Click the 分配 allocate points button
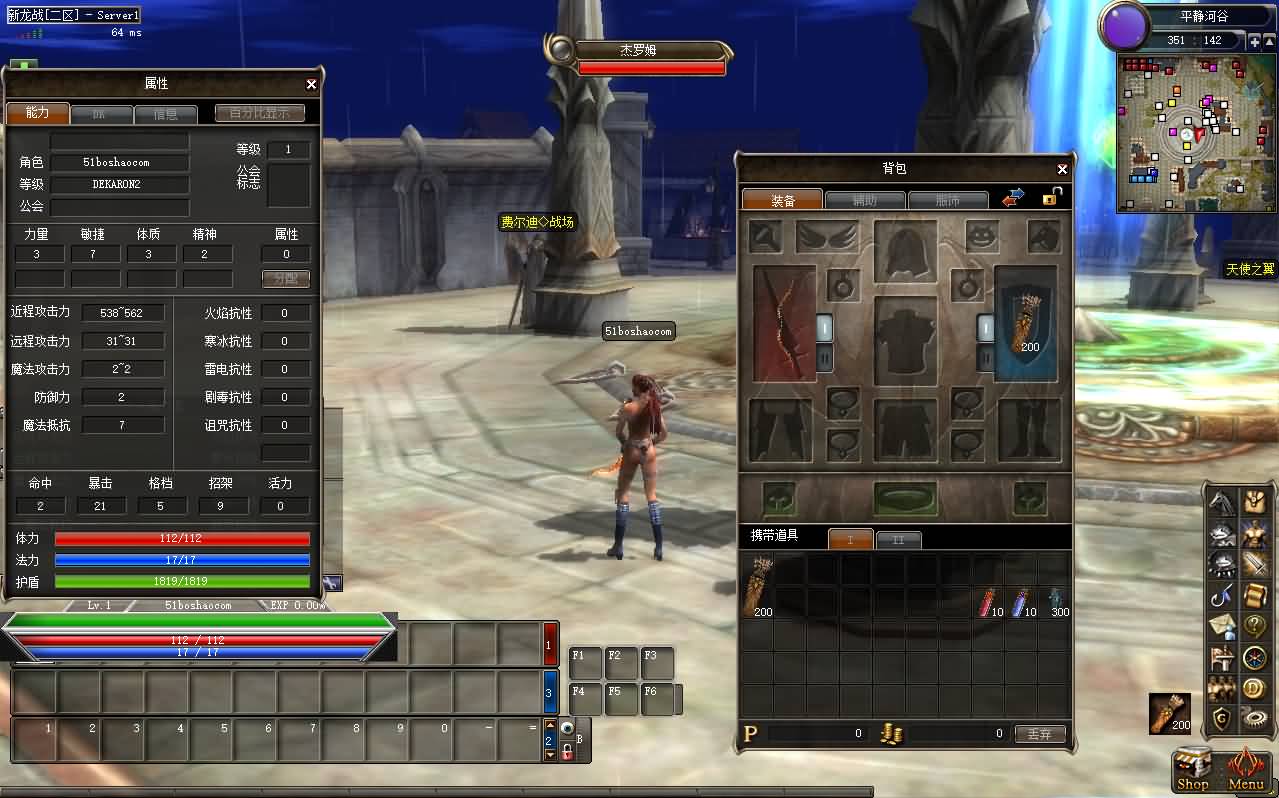 click(x=286, y=278)
